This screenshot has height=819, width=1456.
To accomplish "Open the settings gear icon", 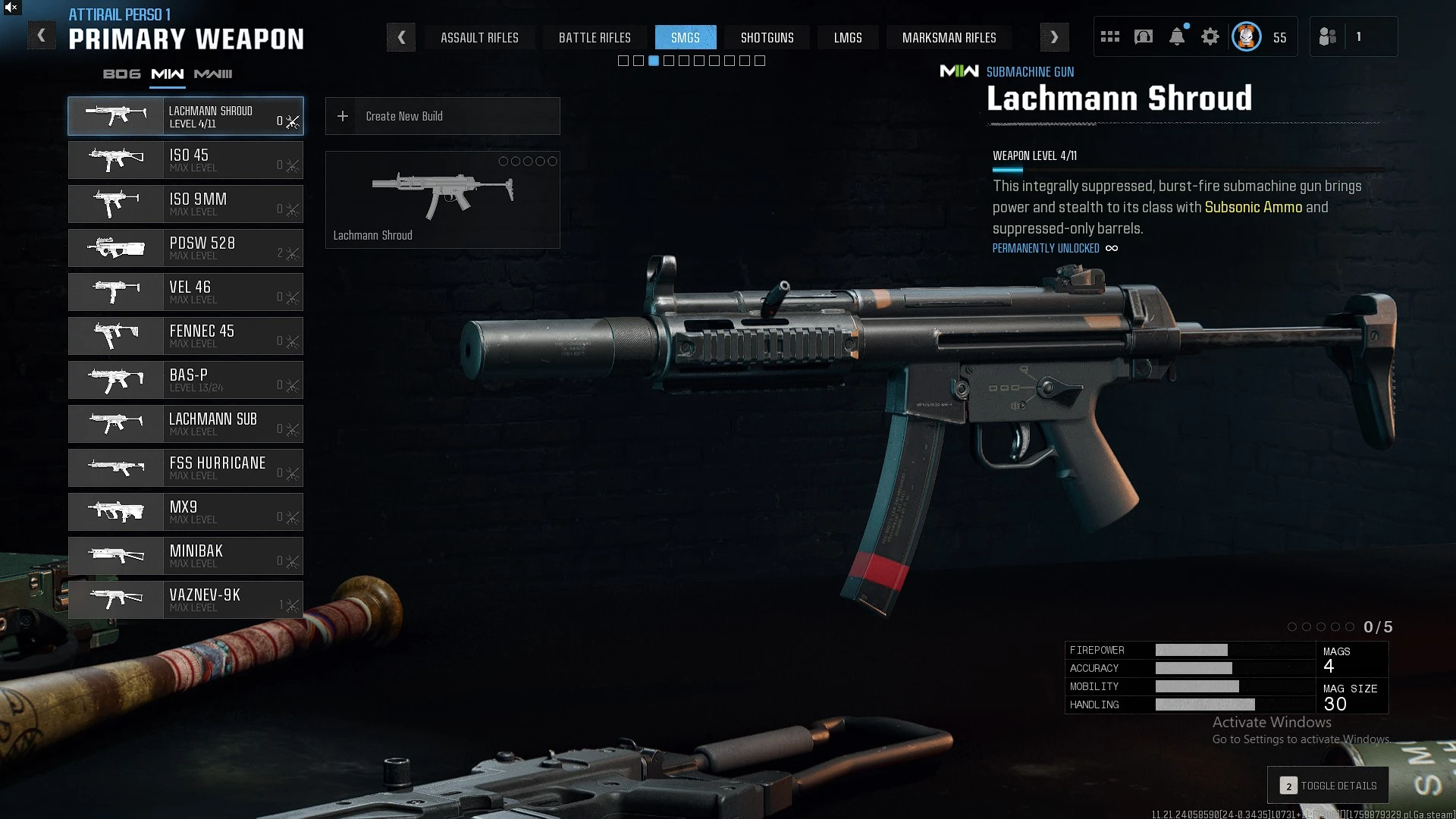I will click(x=1210, y=37).
